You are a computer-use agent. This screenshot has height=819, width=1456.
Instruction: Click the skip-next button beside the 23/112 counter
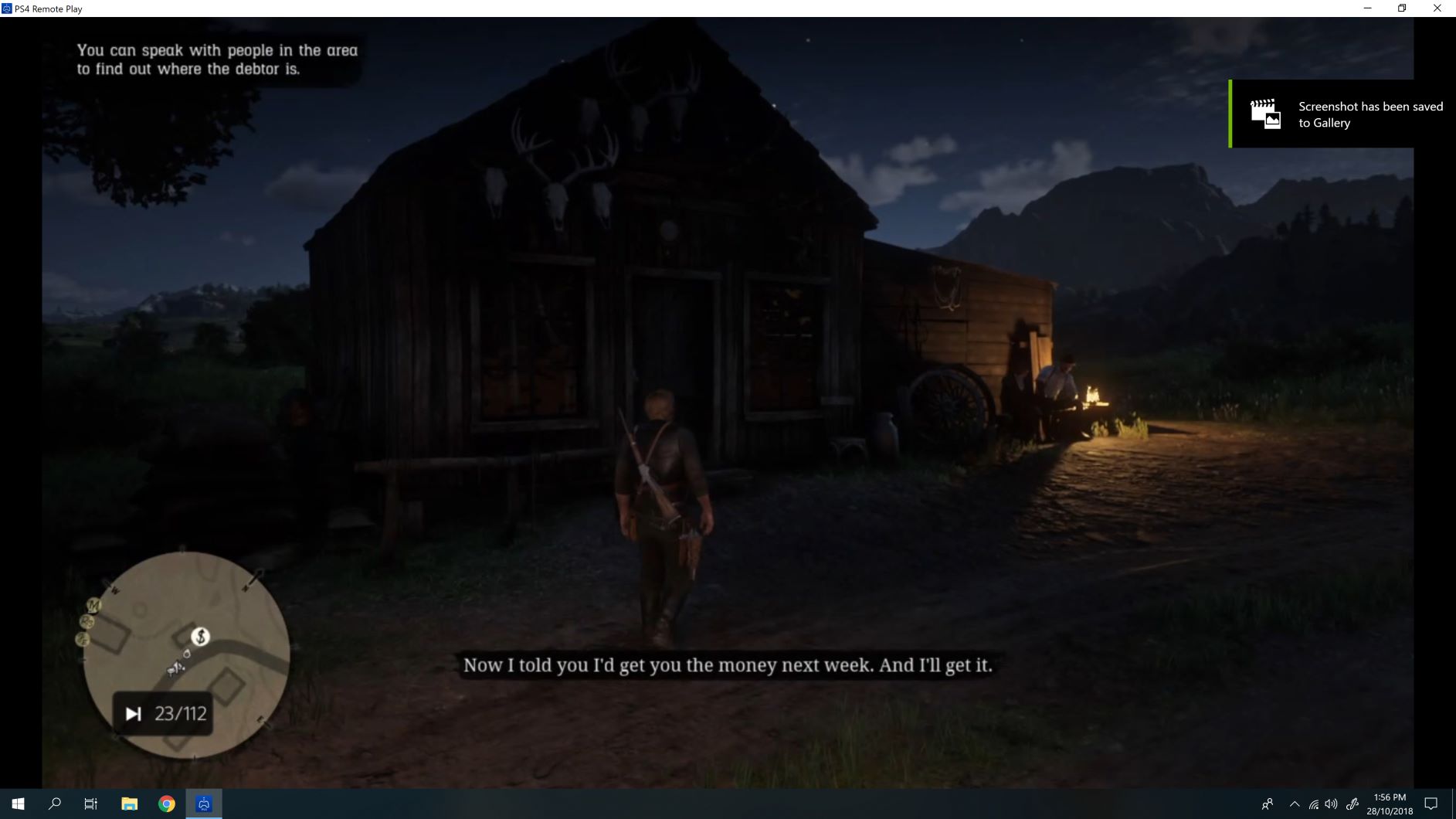coord(133,713)
